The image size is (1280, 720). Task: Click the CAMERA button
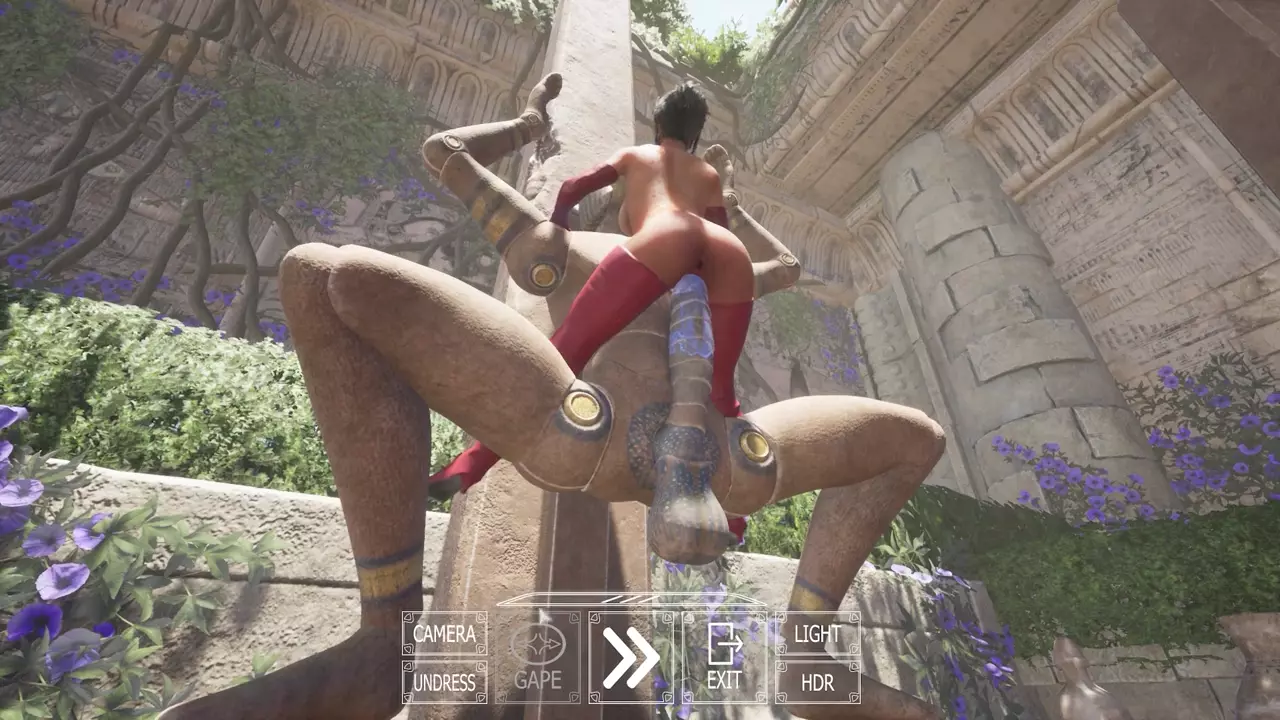[x=444, y=633]
